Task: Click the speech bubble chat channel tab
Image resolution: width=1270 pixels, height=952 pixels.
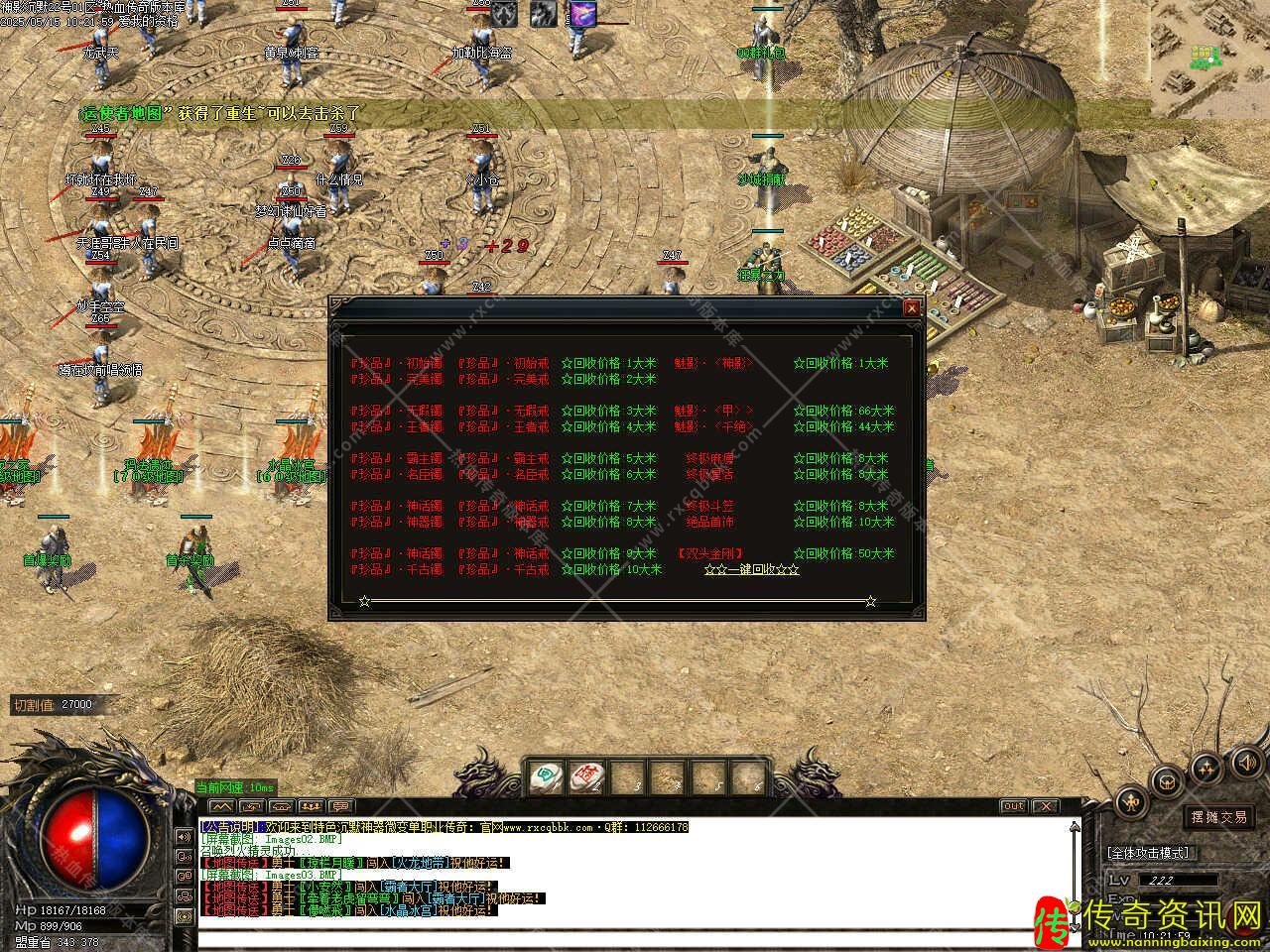Action: click(342, 806)
